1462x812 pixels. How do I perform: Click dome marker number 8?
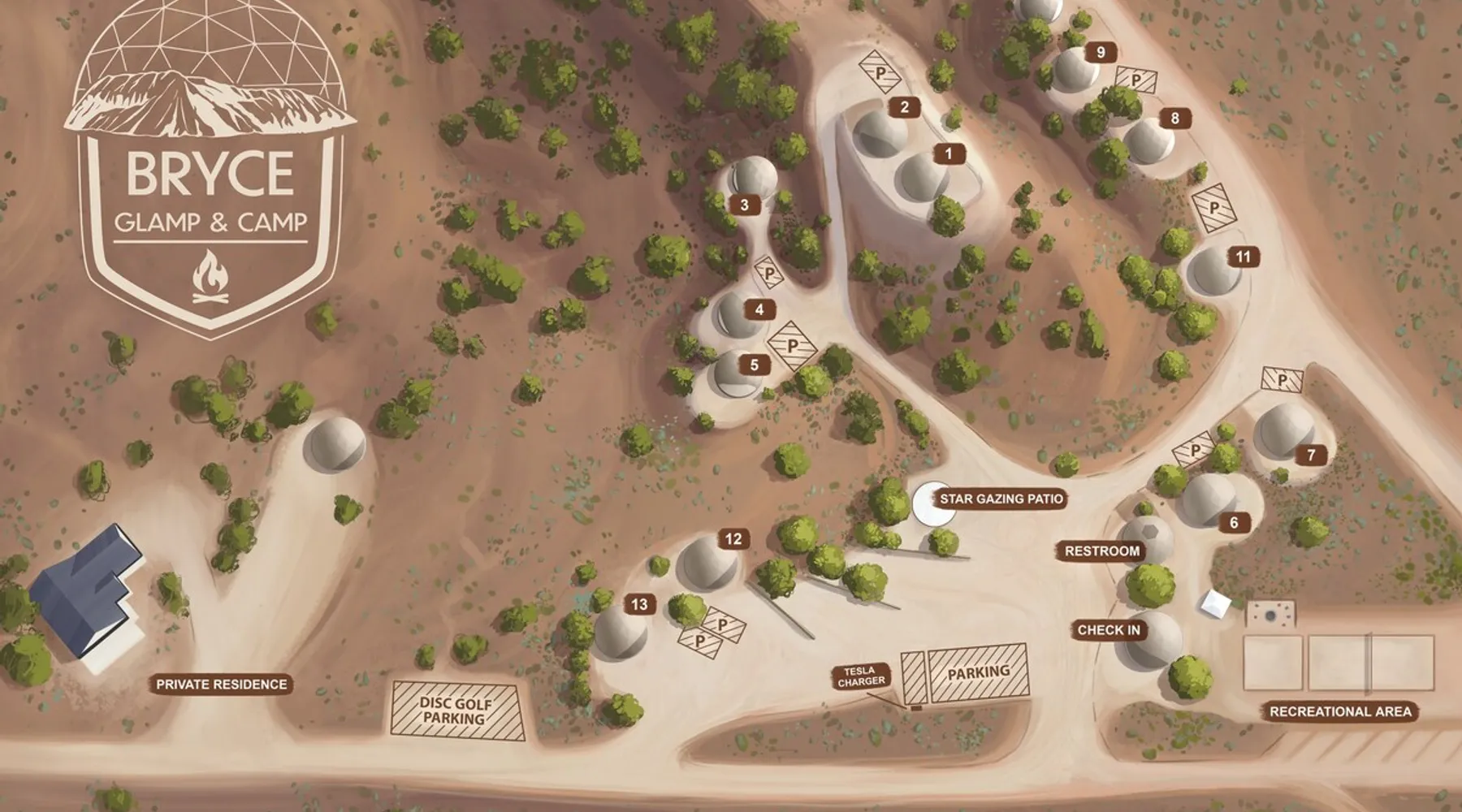1174,119
